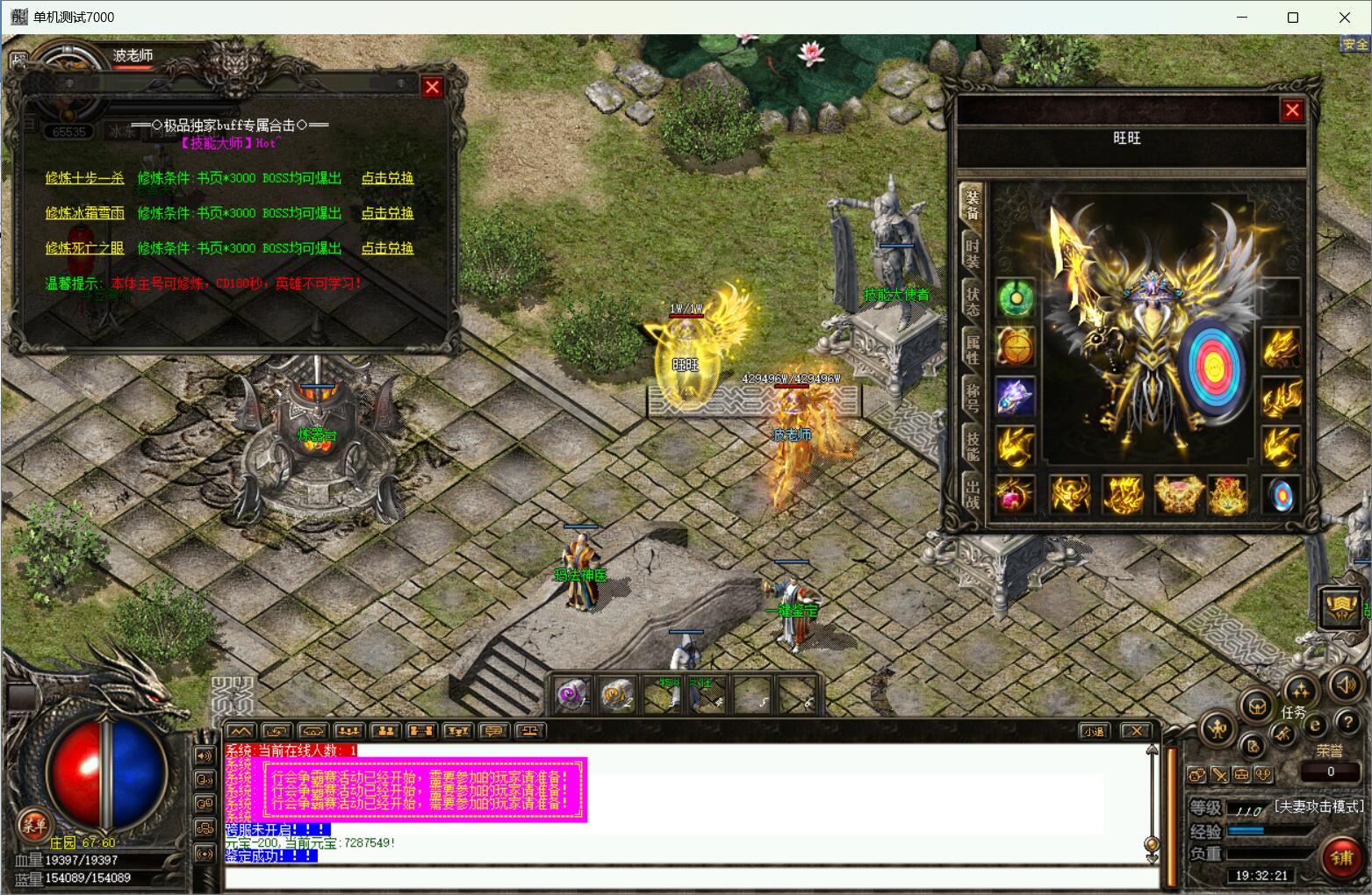This screenshot has height=895, width=1372.
Task: Select the 称号 tab
Action: click(972, 397)
